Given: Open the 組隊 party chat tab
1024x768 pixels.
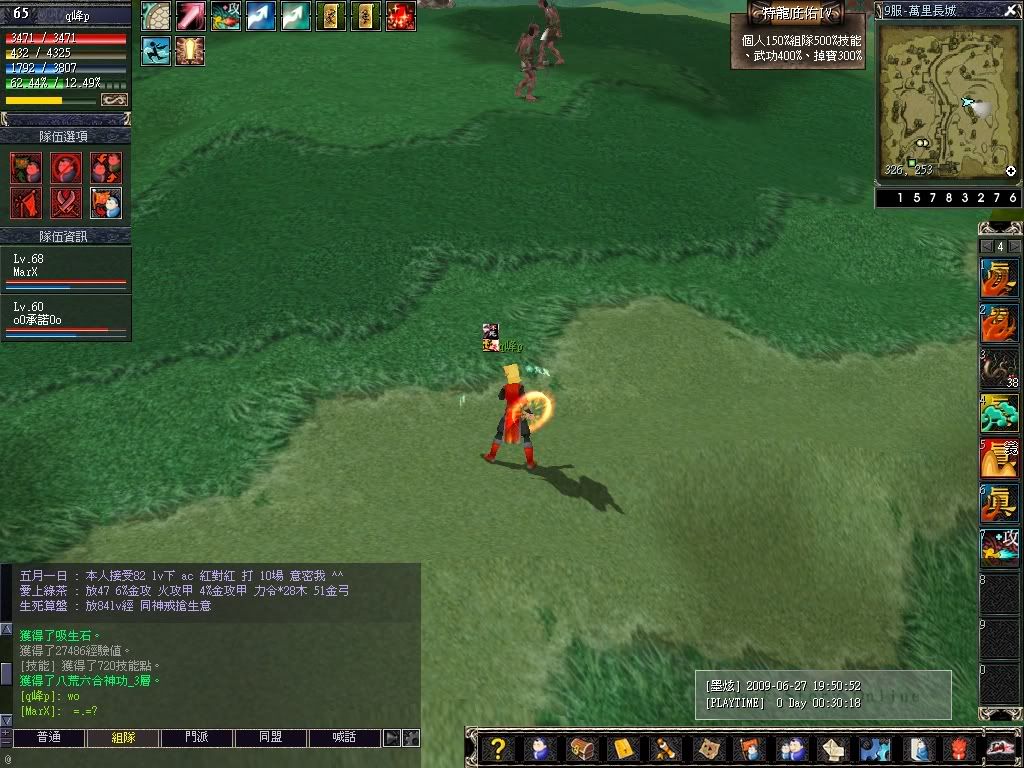Looking at the screenshot, I should pos(123,738).
